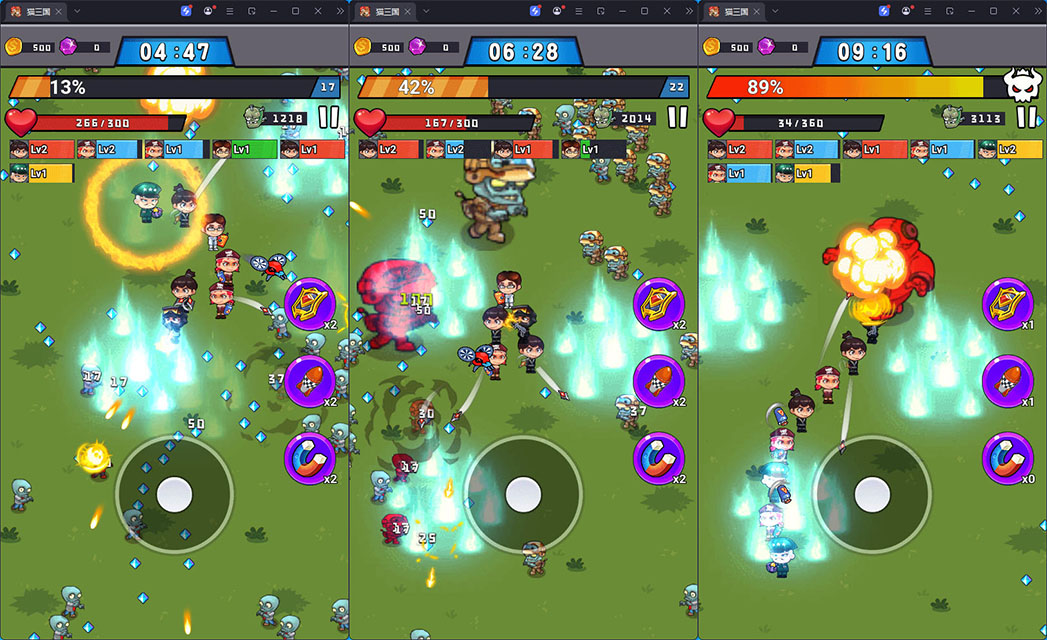Viewport: 1047px width, 640px height.
Task: Use the shield ability in the 09:16 match
Action: click(1008, 304)
